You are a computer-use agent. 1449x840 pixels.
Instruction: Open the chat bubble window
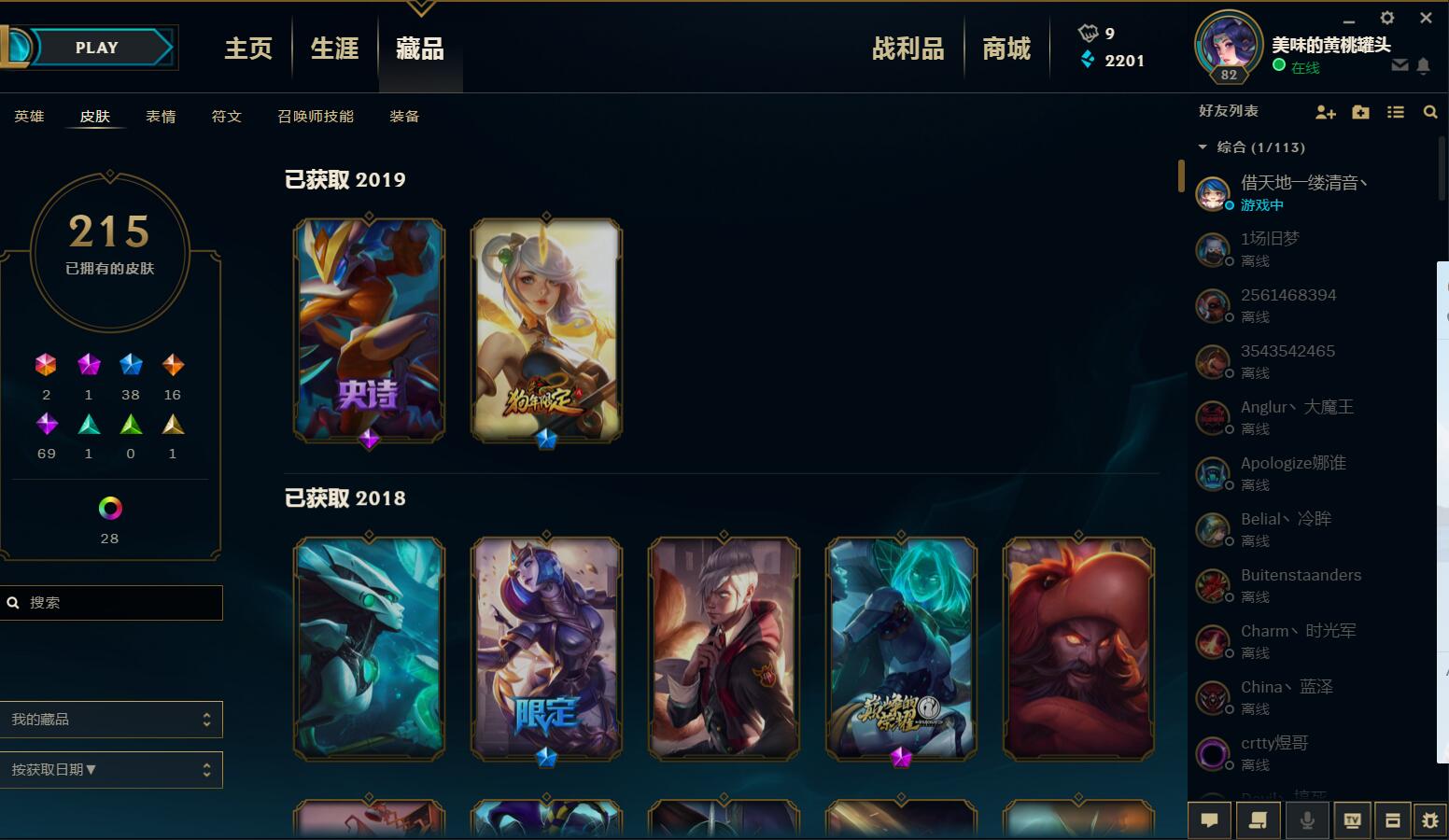(x=1209, y=820)
